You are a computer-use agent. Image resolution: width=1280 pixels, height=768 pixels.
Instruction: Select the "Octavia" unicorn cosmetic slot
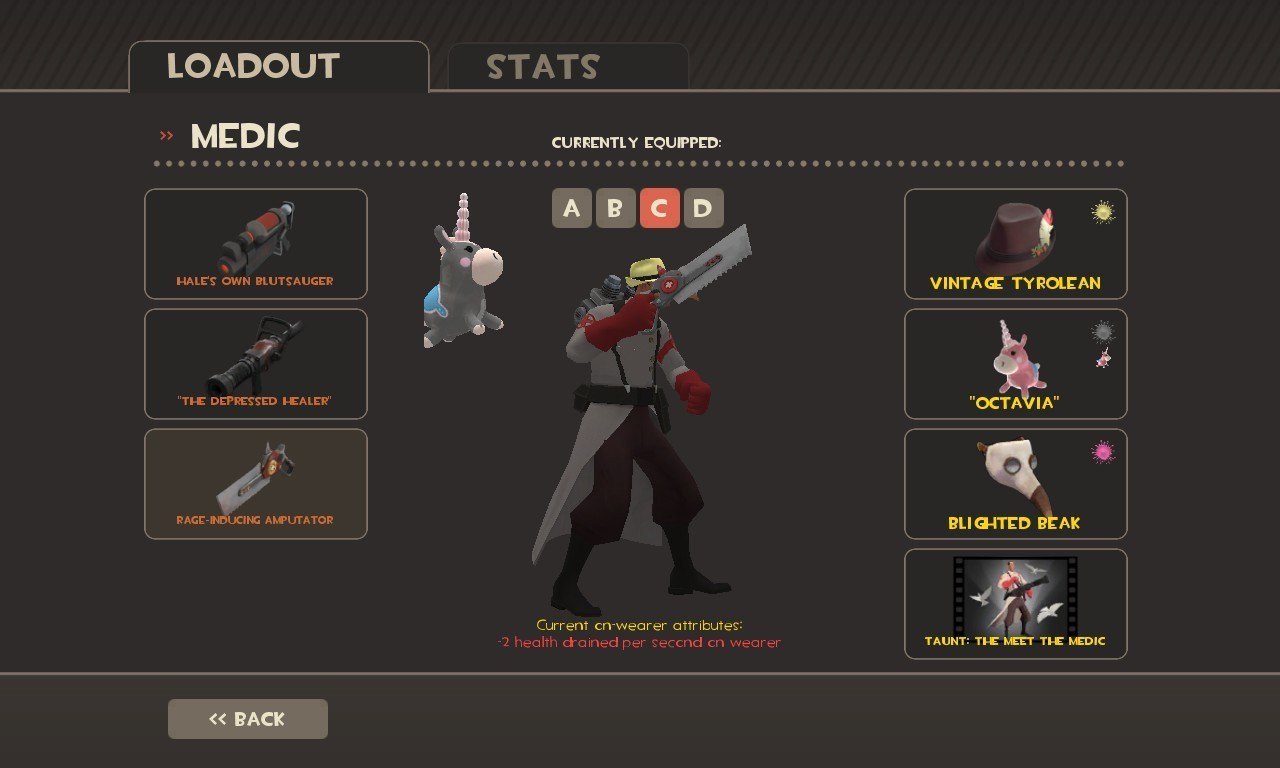pyautogui.click(x=1015, y=364)
